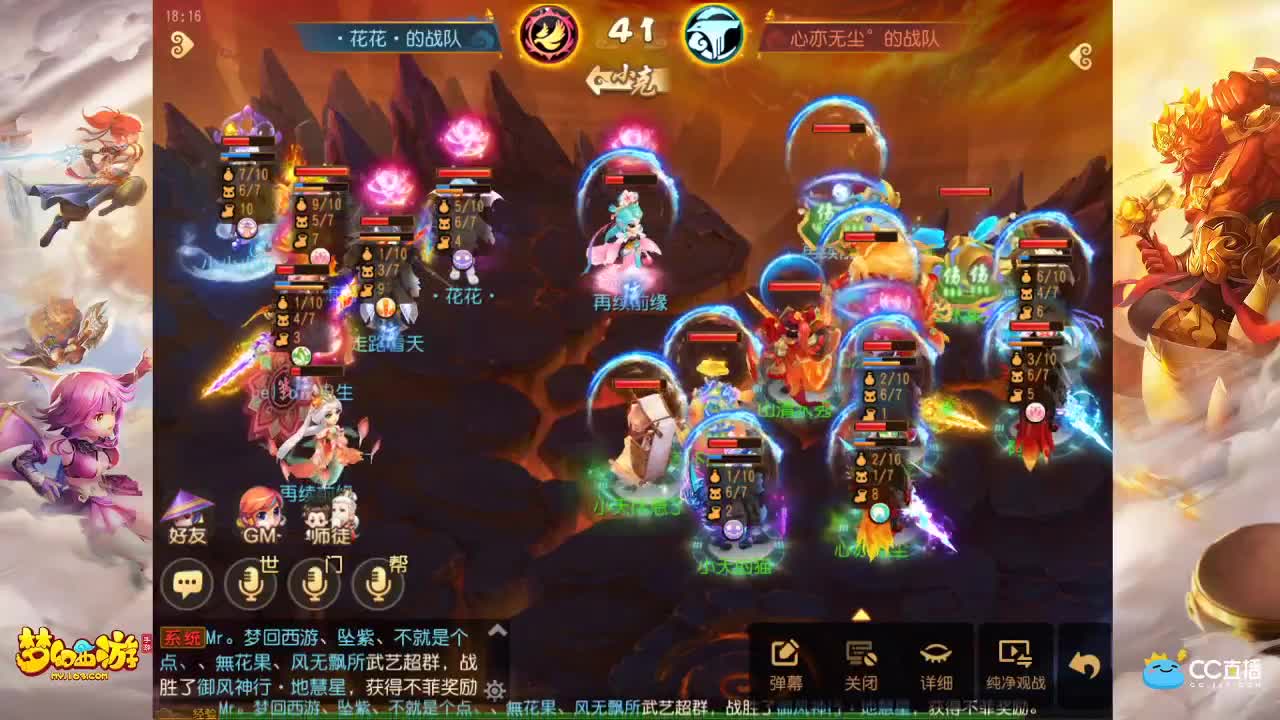
Task: Open the chat bubble icon
Action: point(186,583)
